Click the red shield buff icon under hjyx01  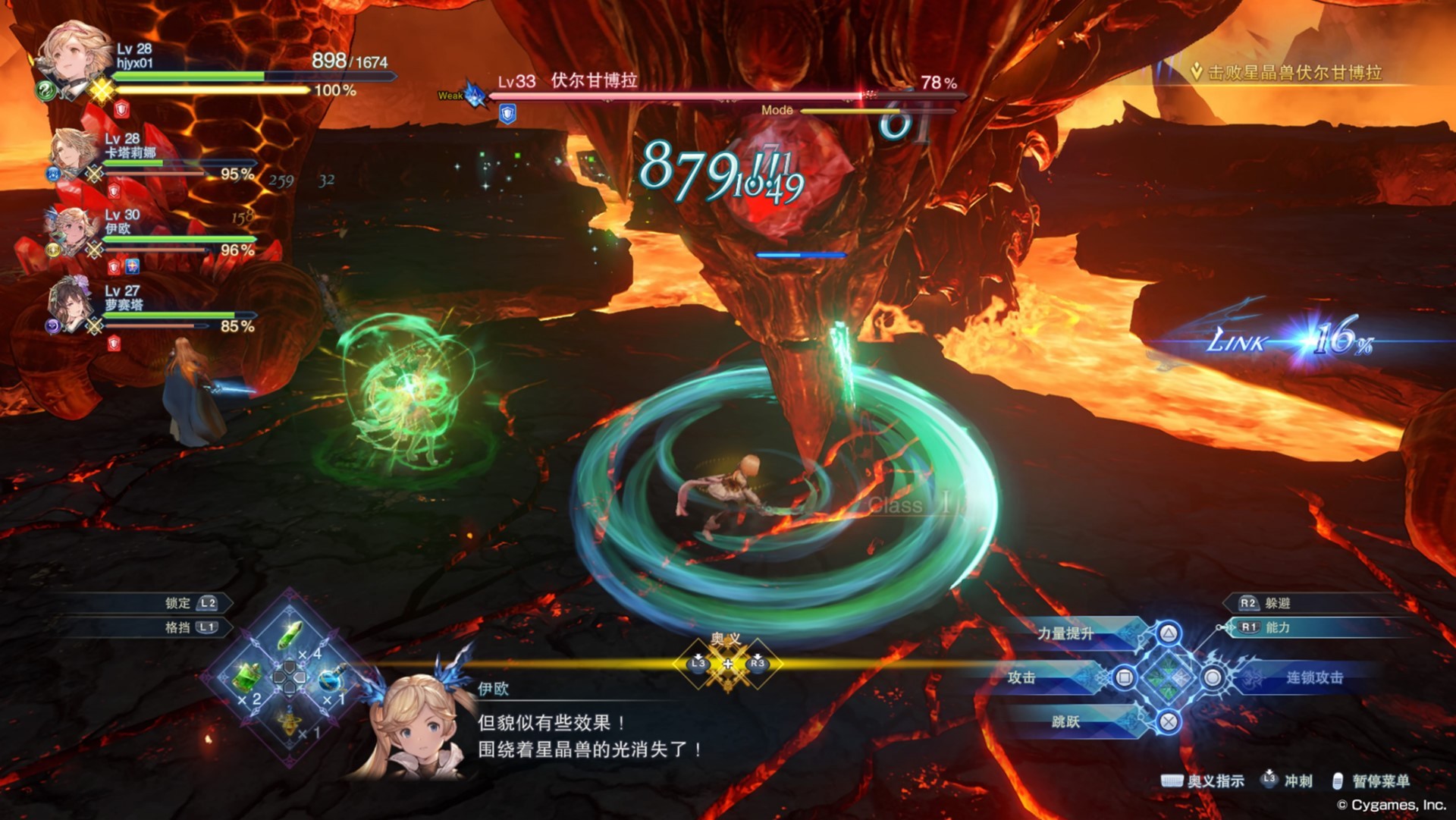click(x=120, y=109)
